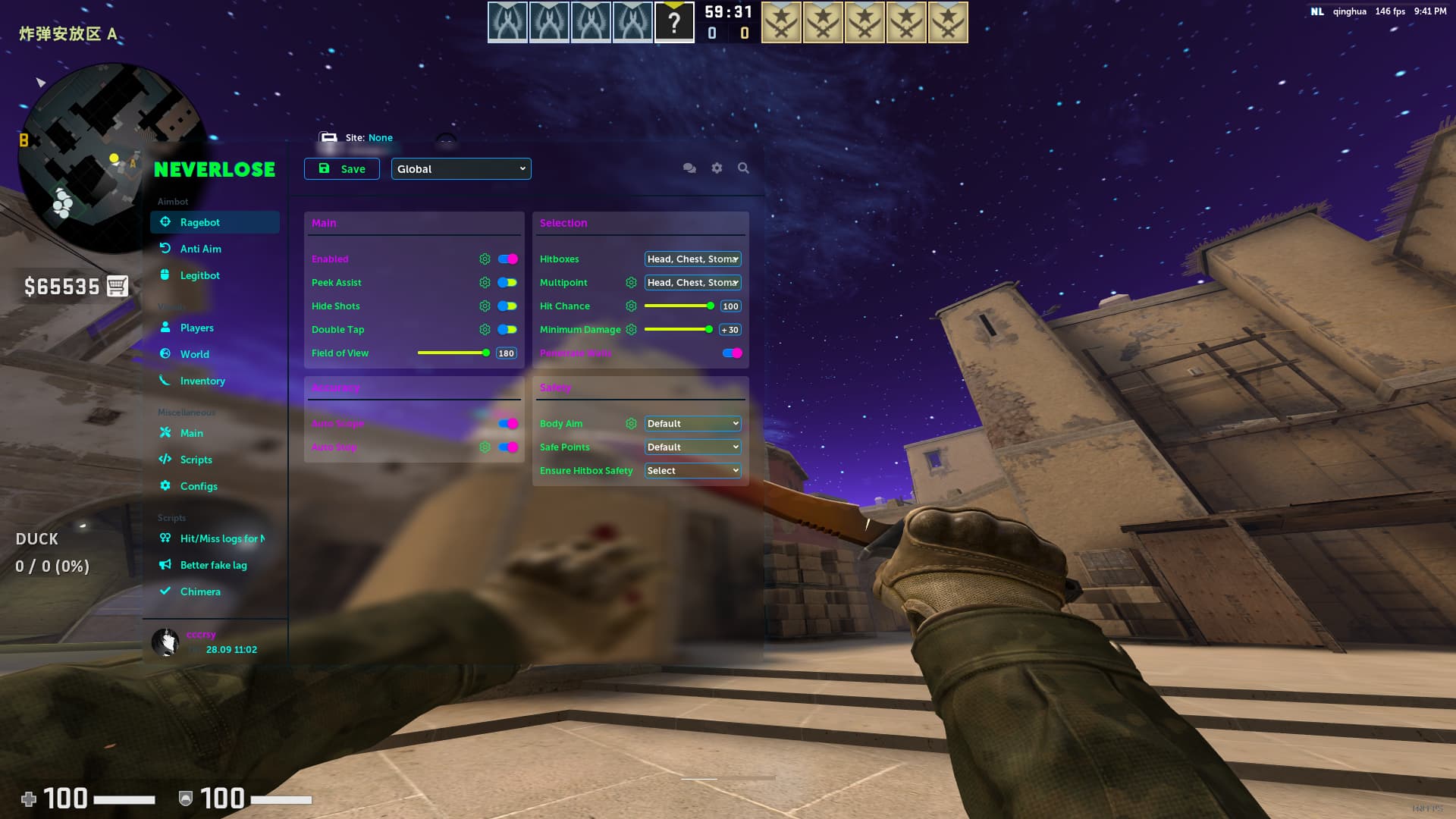Open Hide Shots gear settings

point(485,306)
